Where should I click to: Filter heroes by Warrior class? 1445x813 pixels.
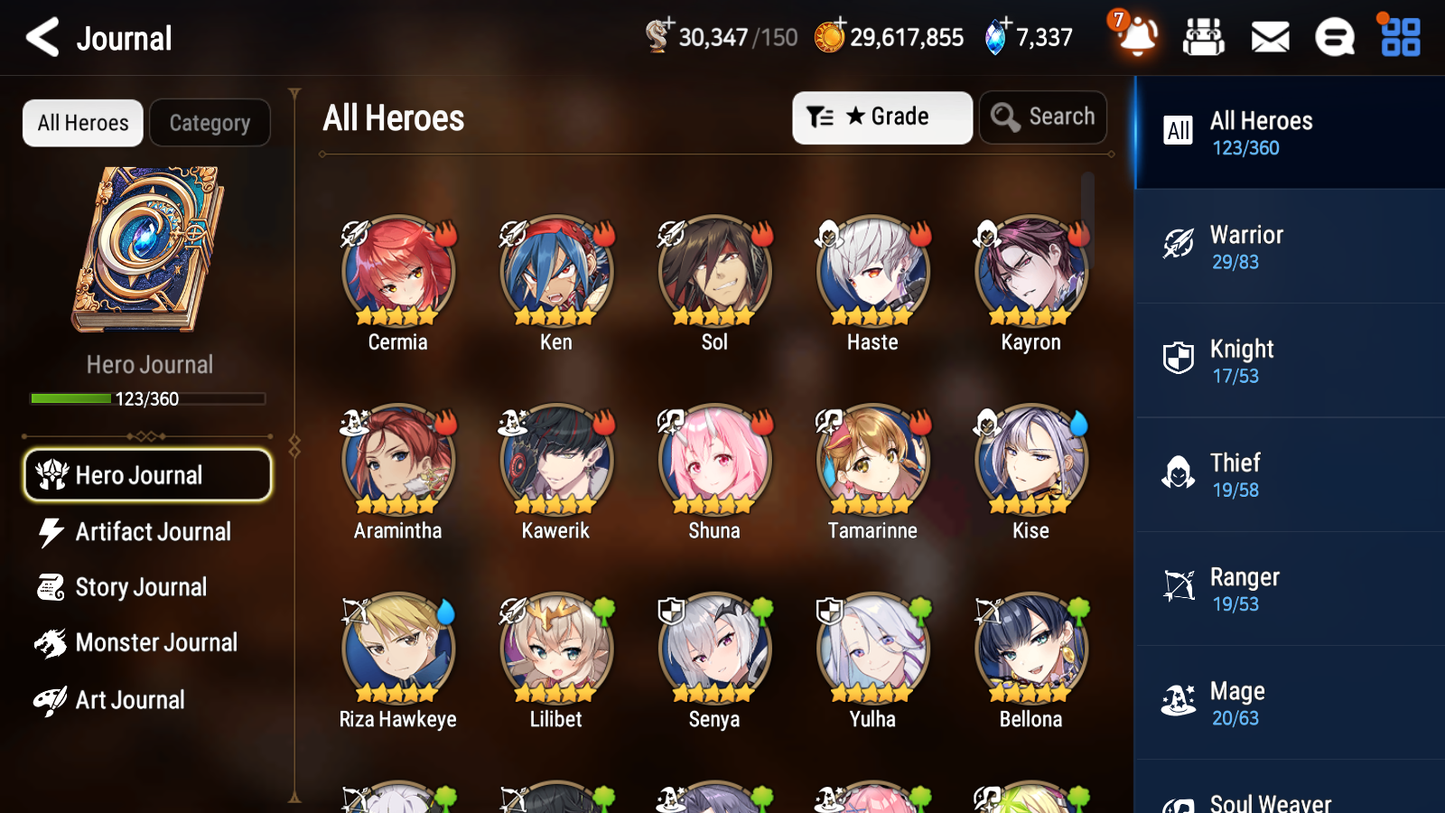click(1290, 246)
